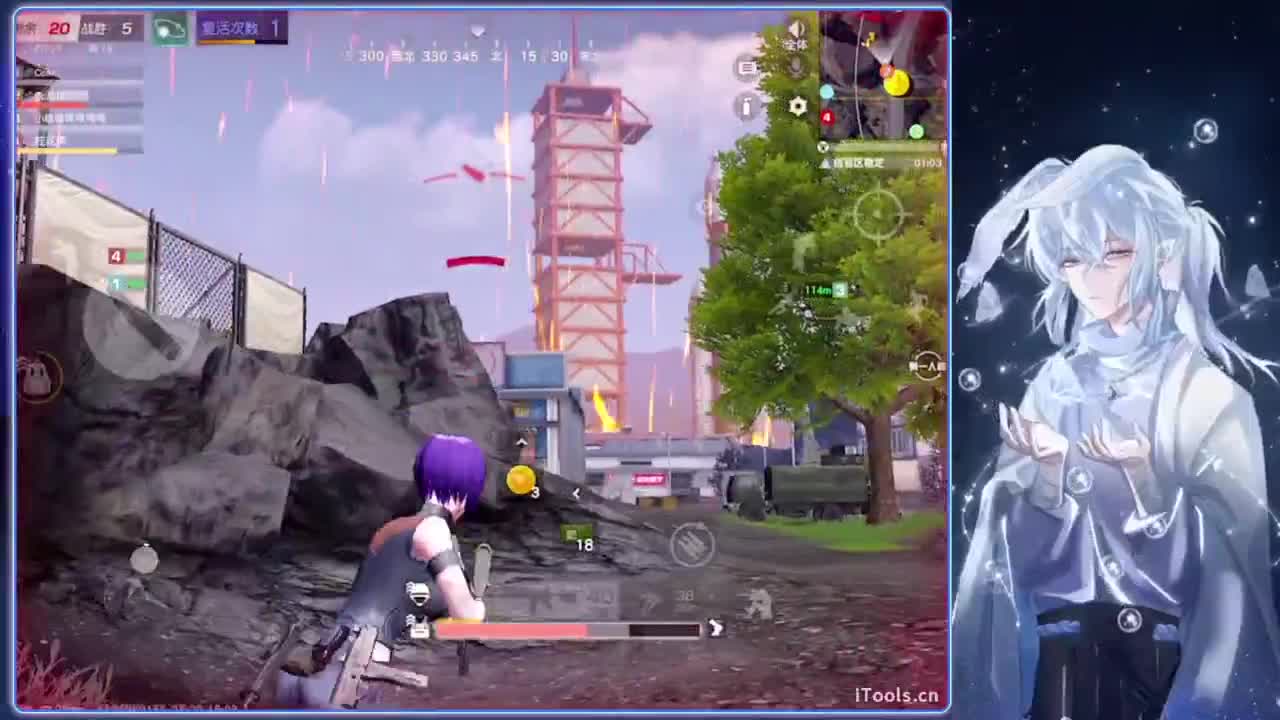This screenshot has height=720, width=1280.
Task: Switch to 第一人称 first-person view
Action: 924,367
